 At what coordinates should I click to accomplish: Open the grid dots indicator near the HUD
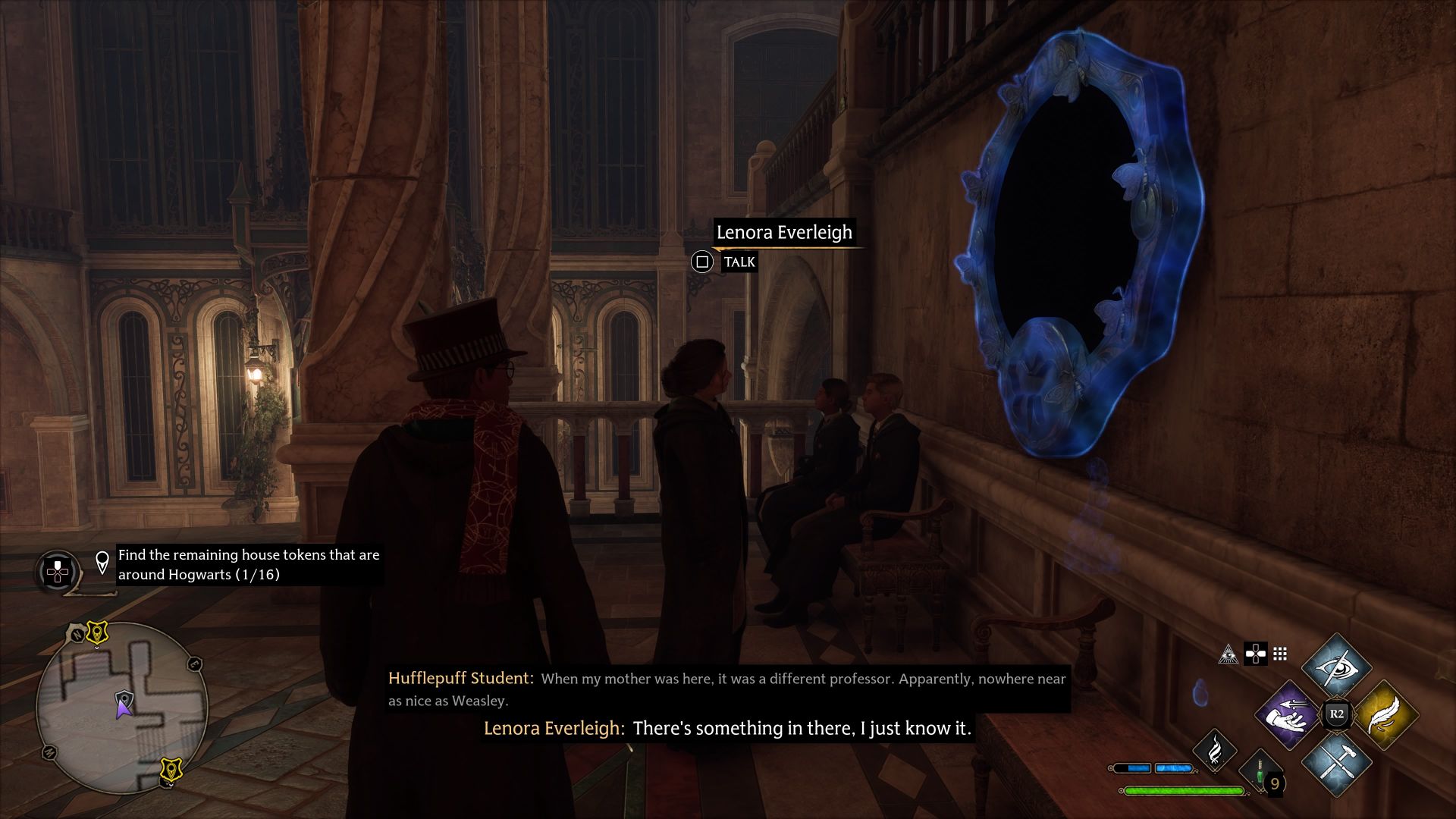1281,654
